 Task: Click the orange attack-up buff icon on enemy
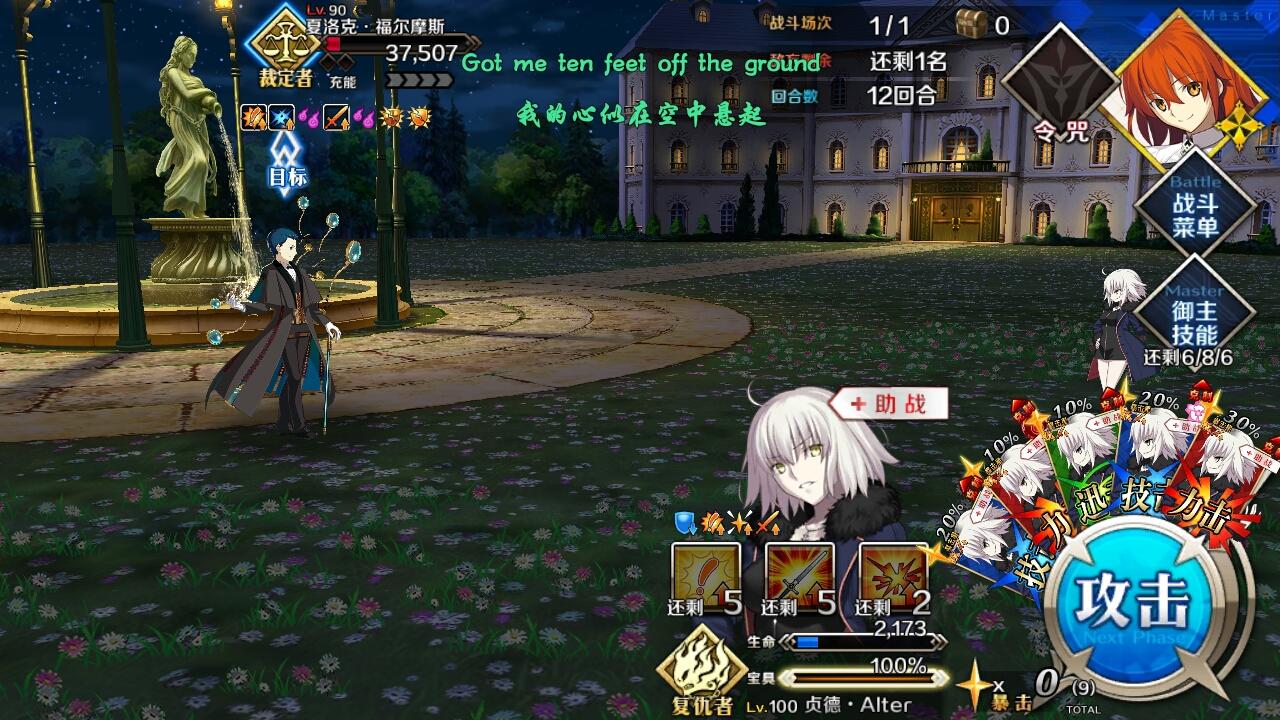click(x=253, y=119)
